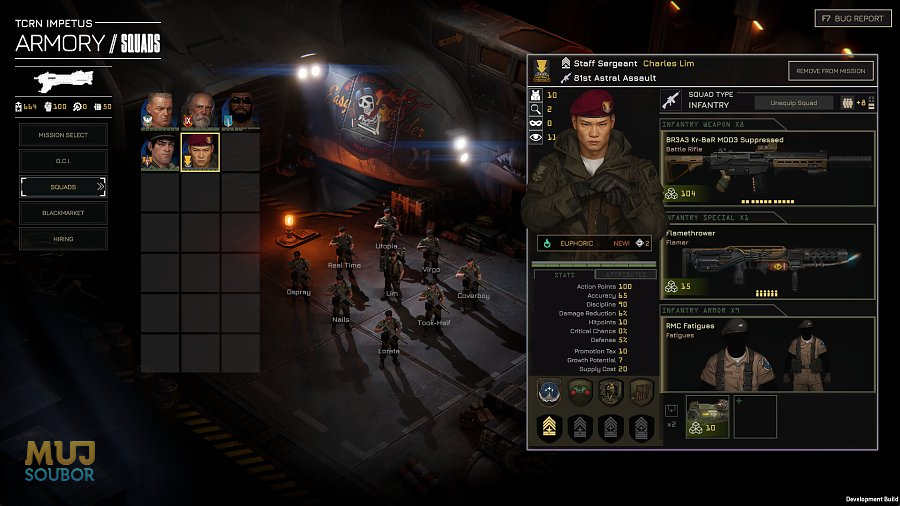Remove Charles Lim from the mission
Screen dimensions: 900x506
pyautogui.click(x=830, y=70)
